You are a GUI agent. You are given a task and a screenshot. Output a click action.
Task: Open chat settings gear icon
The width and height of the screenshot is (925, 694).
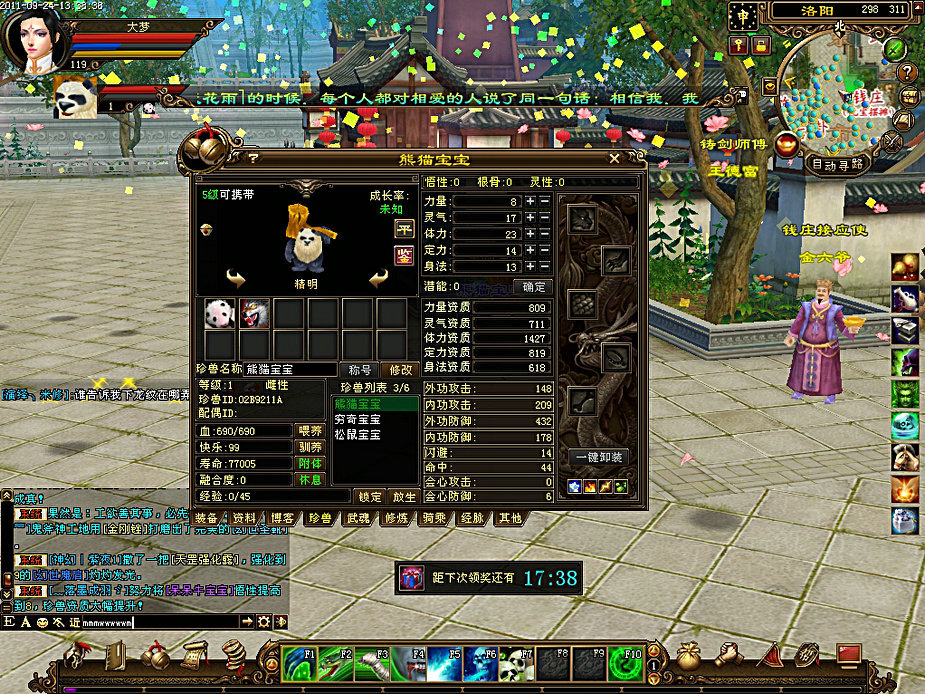(264, 621)
